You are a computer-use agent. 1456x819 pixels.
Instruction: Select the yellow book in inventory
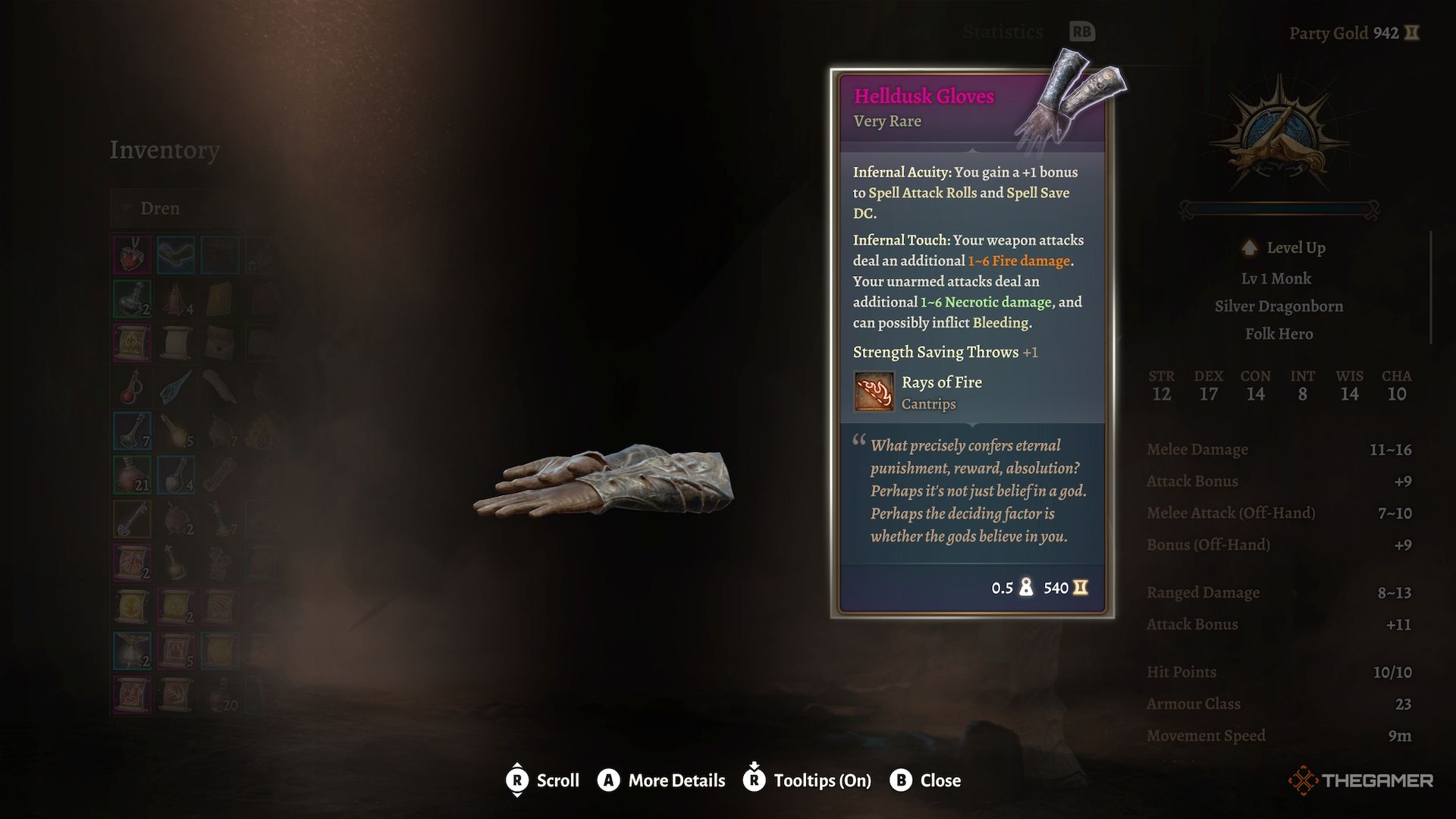(x=220, y=299)
